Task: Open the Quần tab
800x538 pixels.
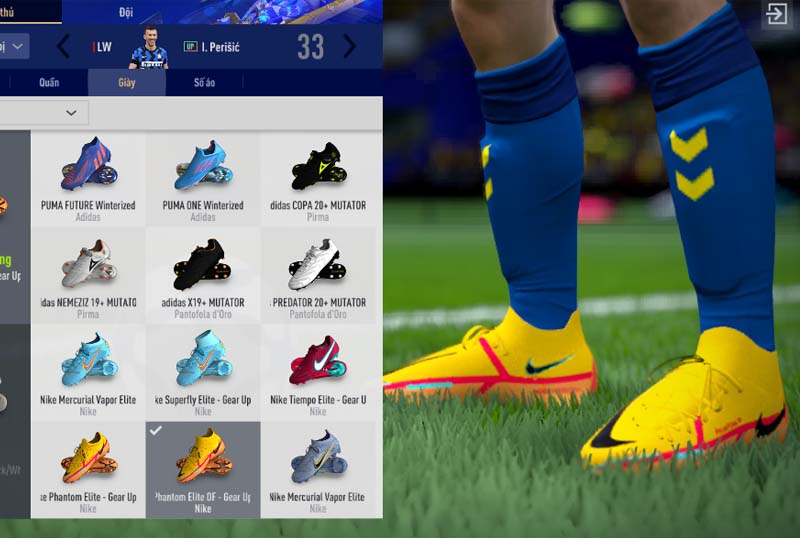Action: pos(49,83)
